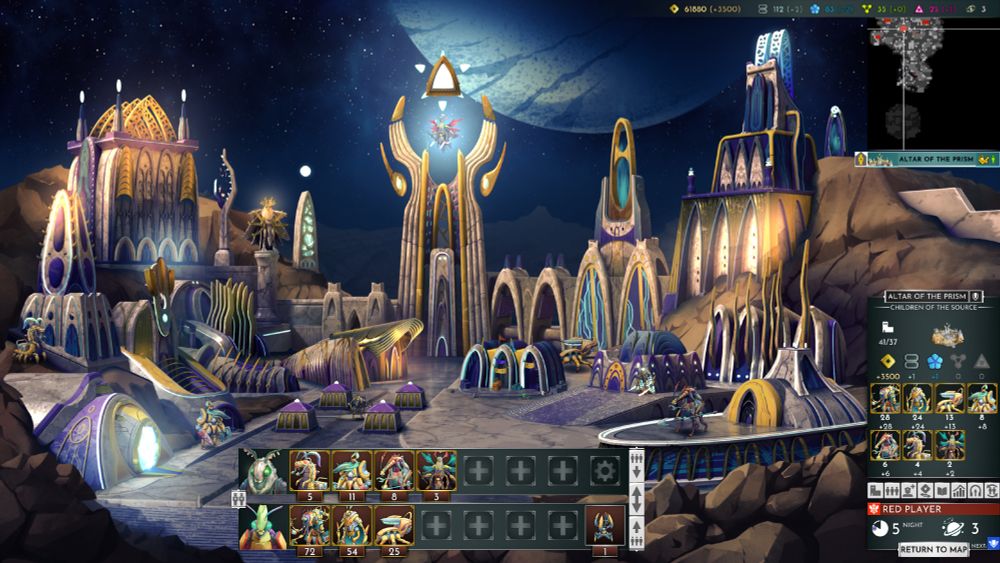
Task: Pick the garrison unit stack of 3
Action: (435, 470)
